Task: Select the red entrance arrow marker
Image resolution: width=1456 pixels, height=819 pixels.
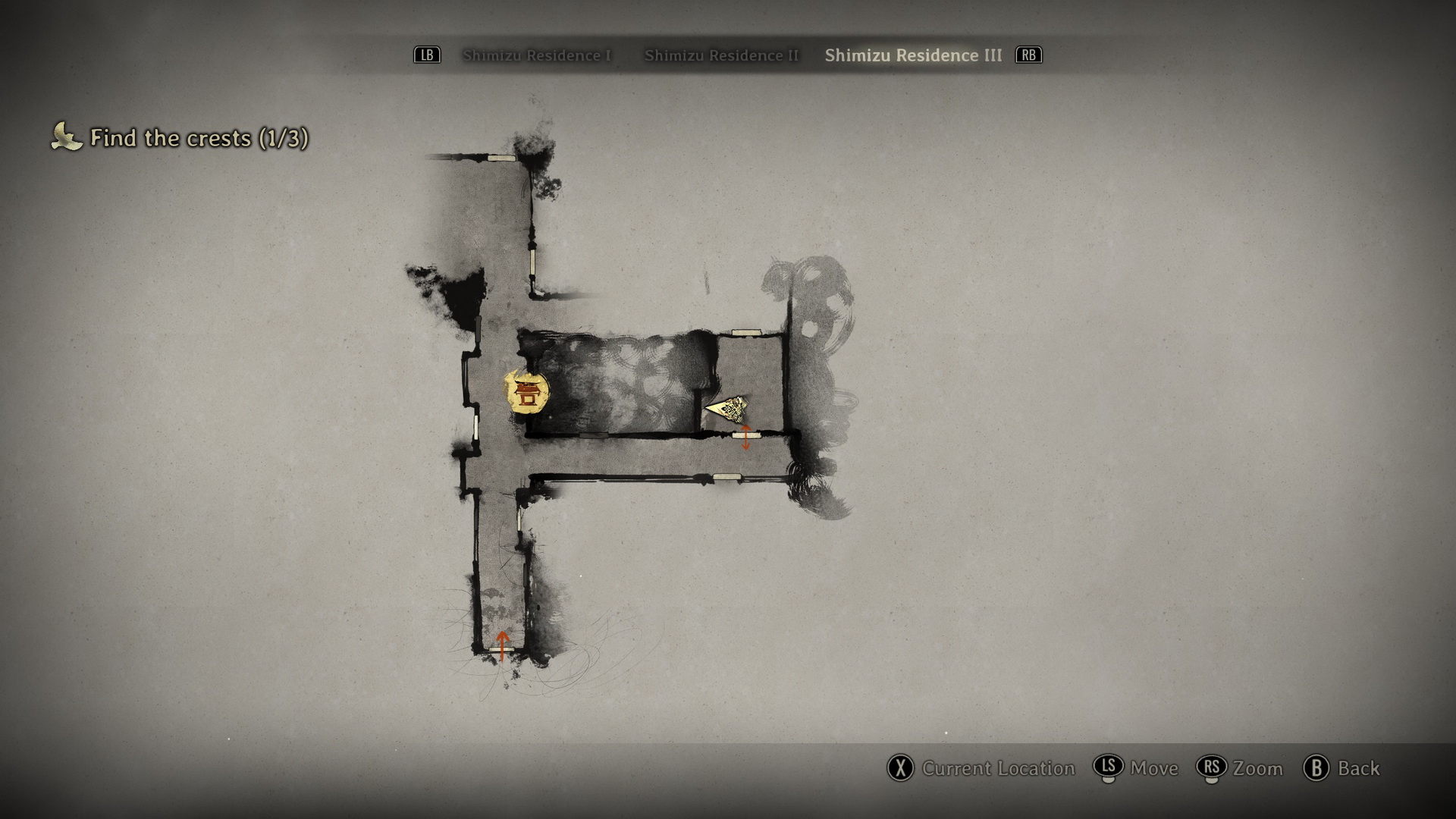Action: click(501, 645)
